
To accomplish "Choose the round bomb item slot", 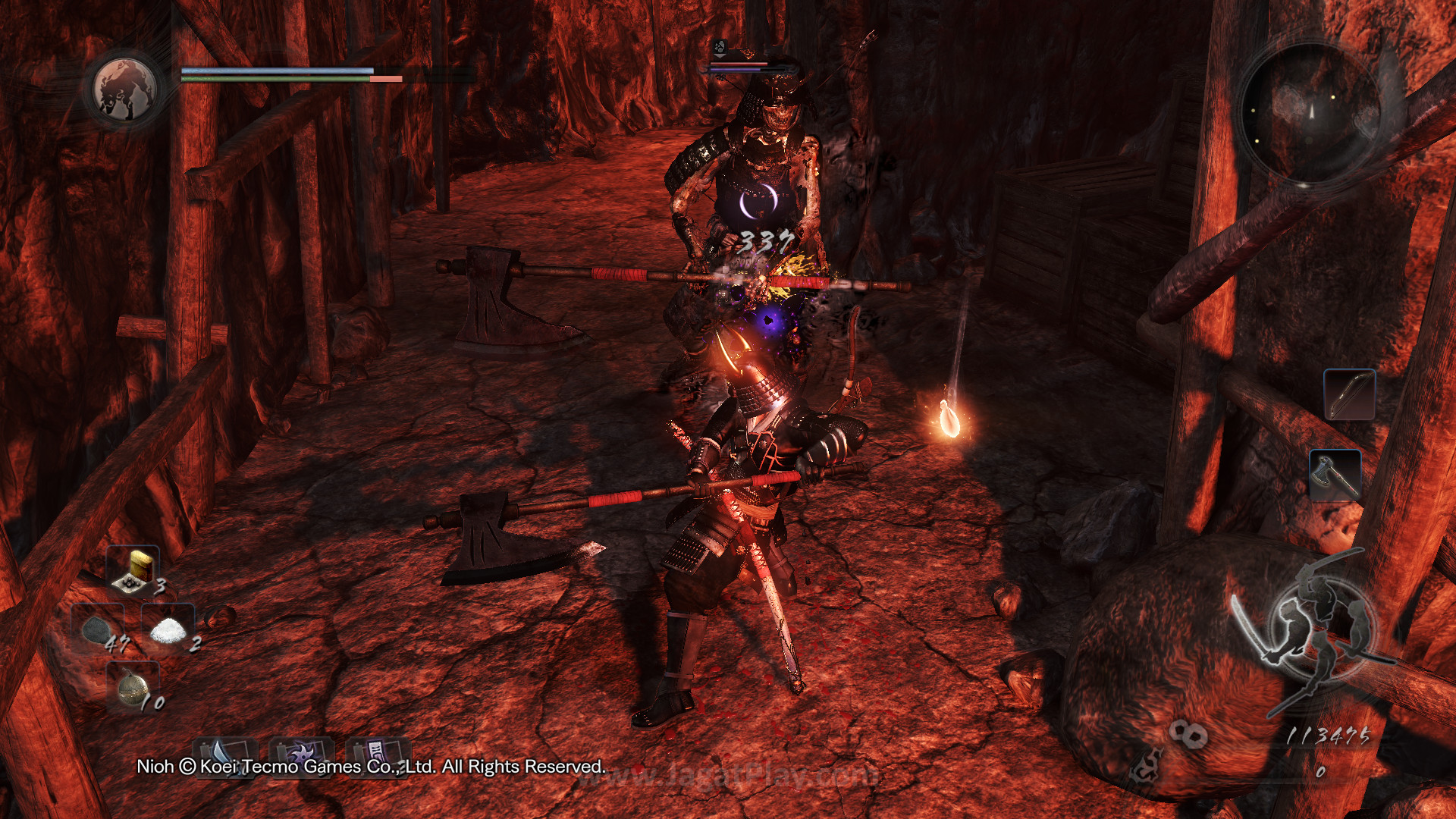I will [x=133, y=687].
